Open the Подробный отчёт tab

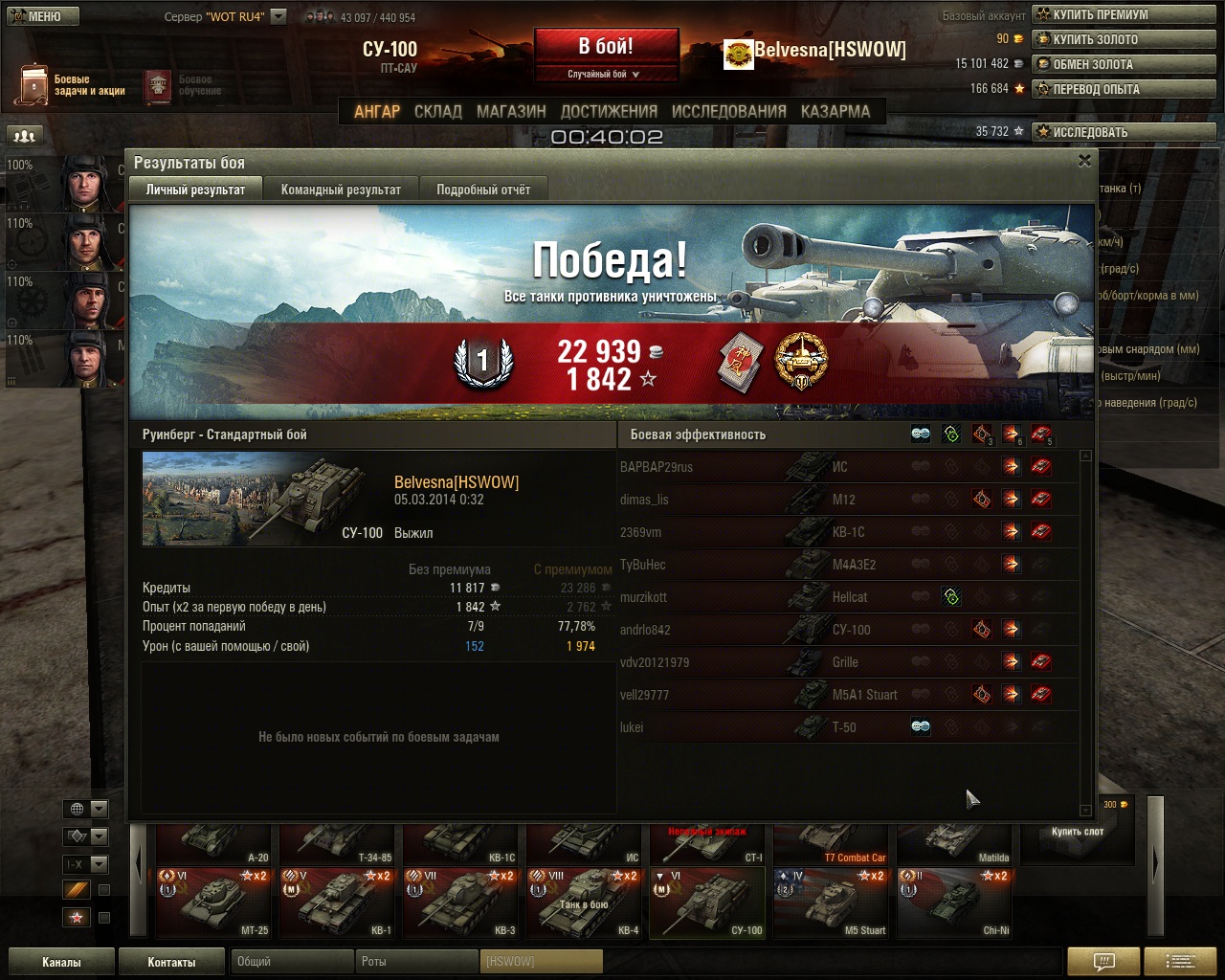click(483, 189)
